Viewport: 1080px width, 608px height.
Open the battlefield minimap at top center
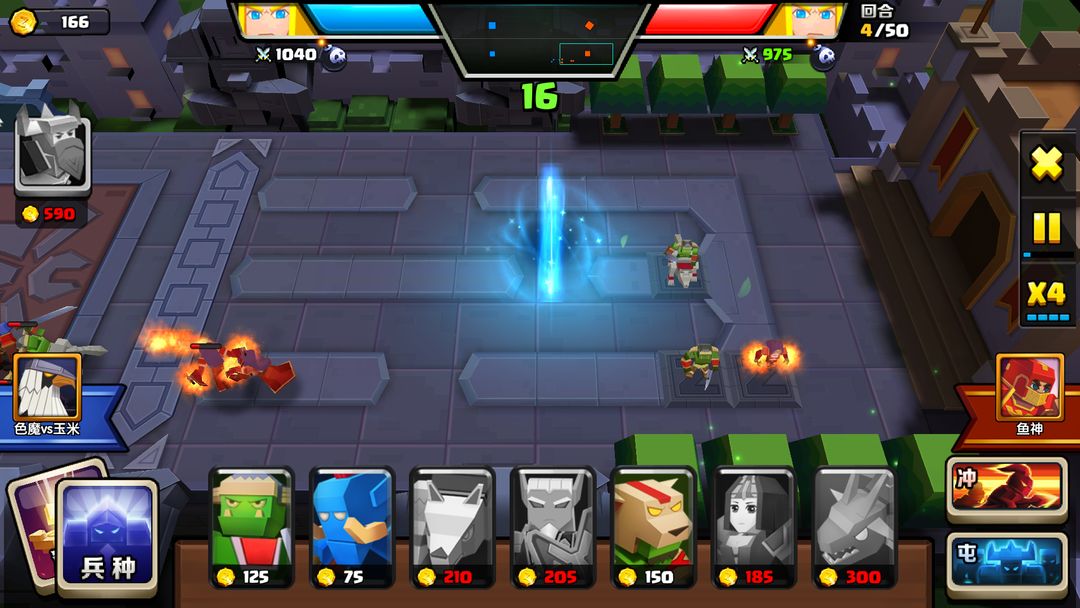pos(540,38)
